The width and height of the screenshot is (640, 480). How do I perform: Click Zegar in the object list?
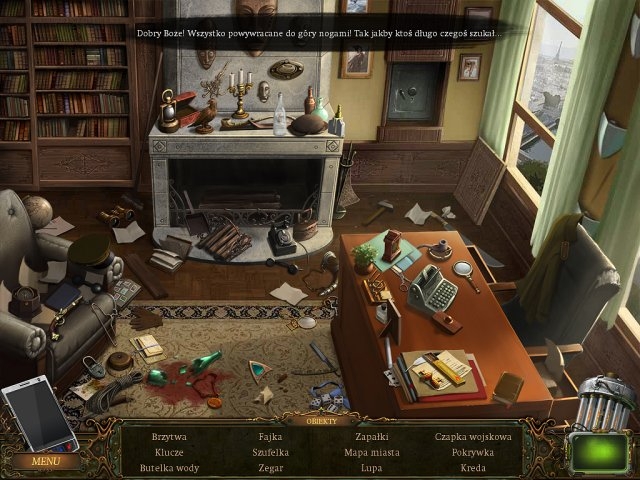coord(270,467)
